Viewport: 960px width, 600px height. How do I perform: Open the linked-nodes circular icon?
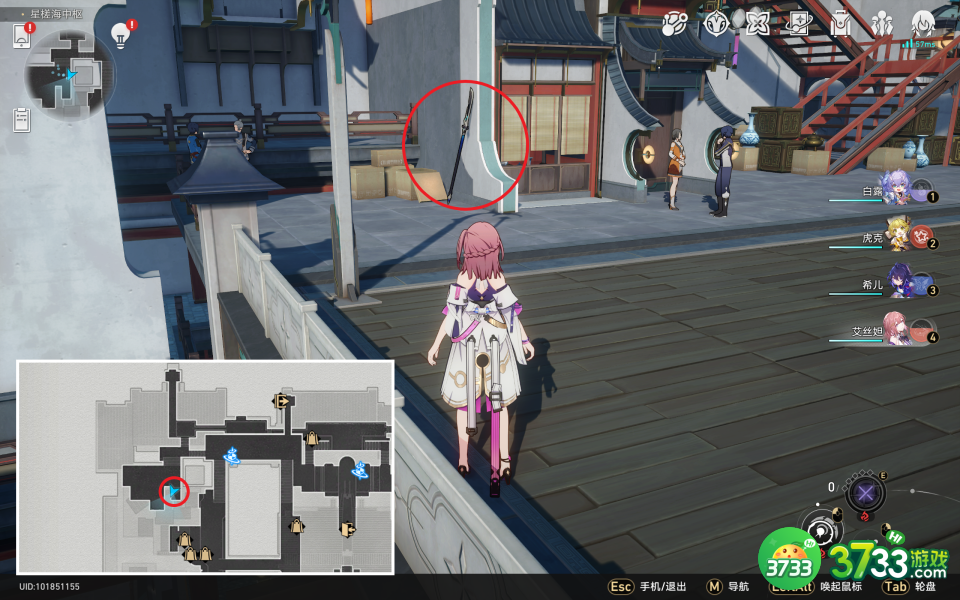(675, 23)
